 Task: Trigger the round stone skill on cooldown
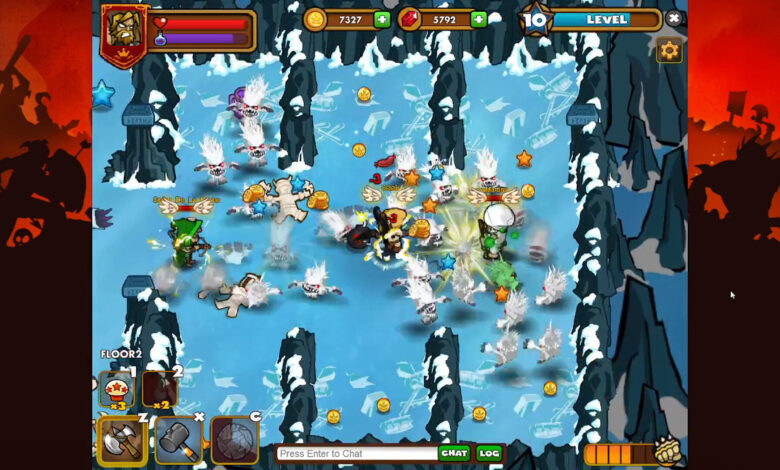click(235, 439)
